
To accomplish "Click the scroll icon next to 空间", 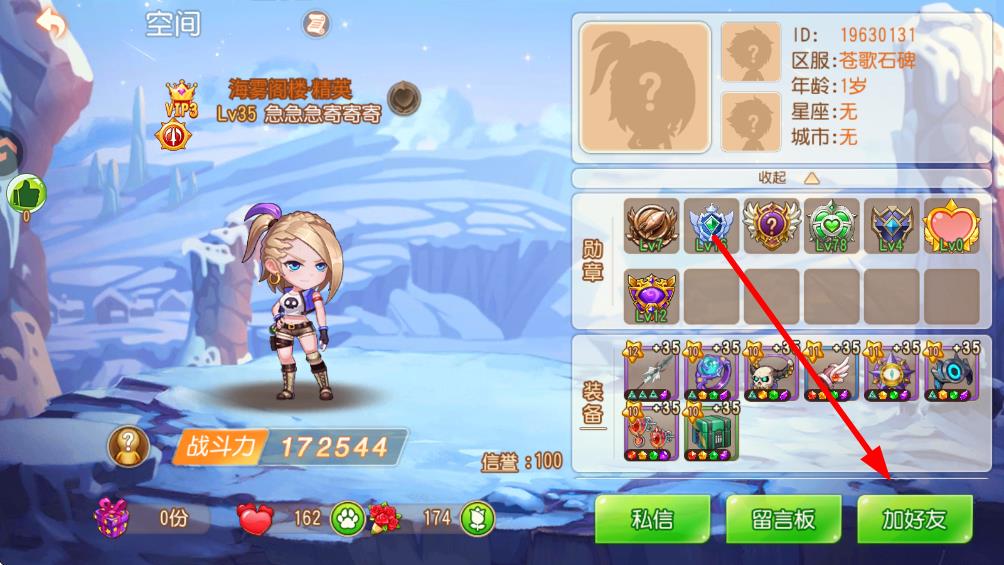I will click(x=317, y=24).
